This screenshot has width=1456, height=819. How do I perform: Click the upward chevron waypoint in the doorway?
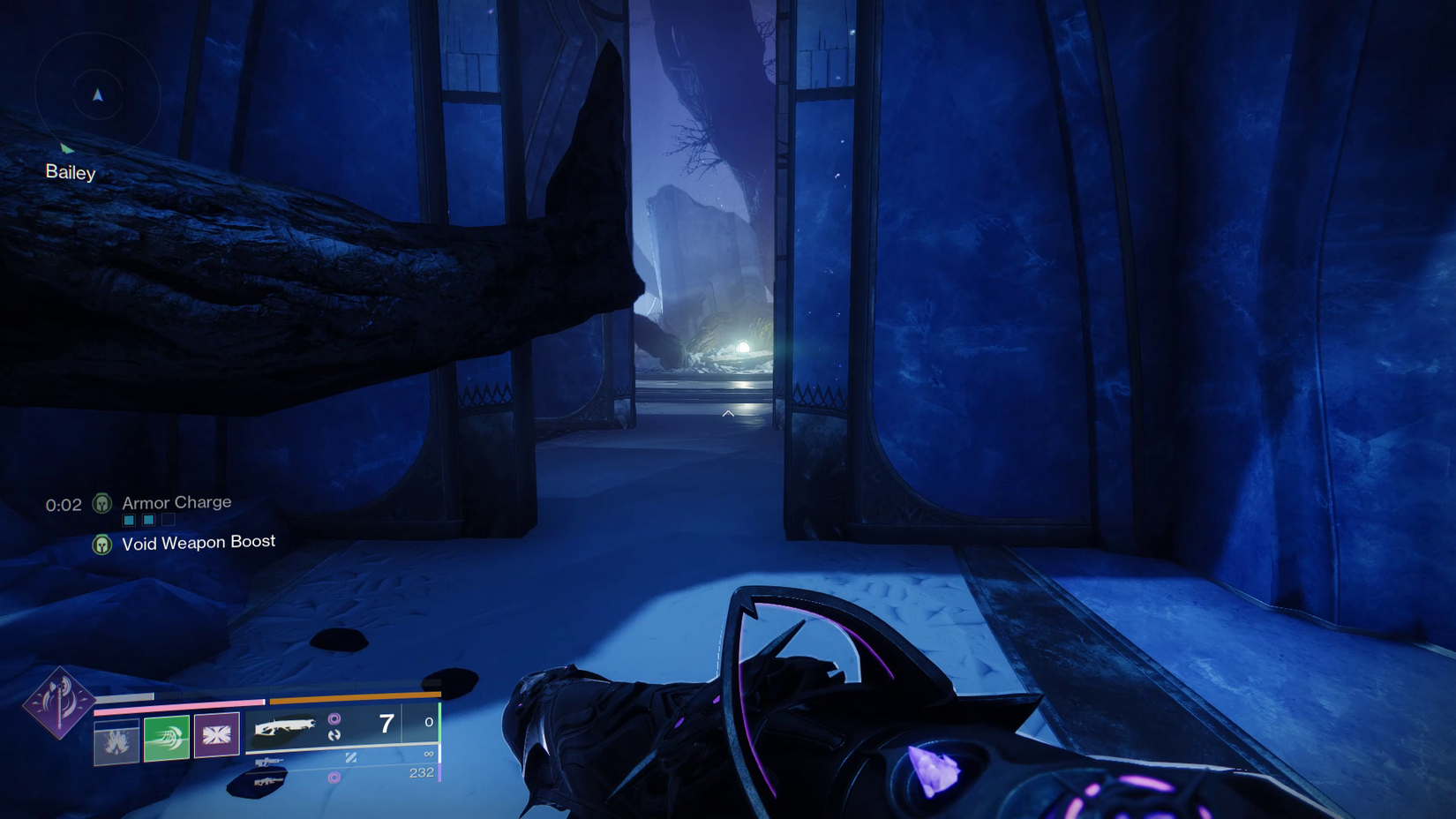click(728, 413)
